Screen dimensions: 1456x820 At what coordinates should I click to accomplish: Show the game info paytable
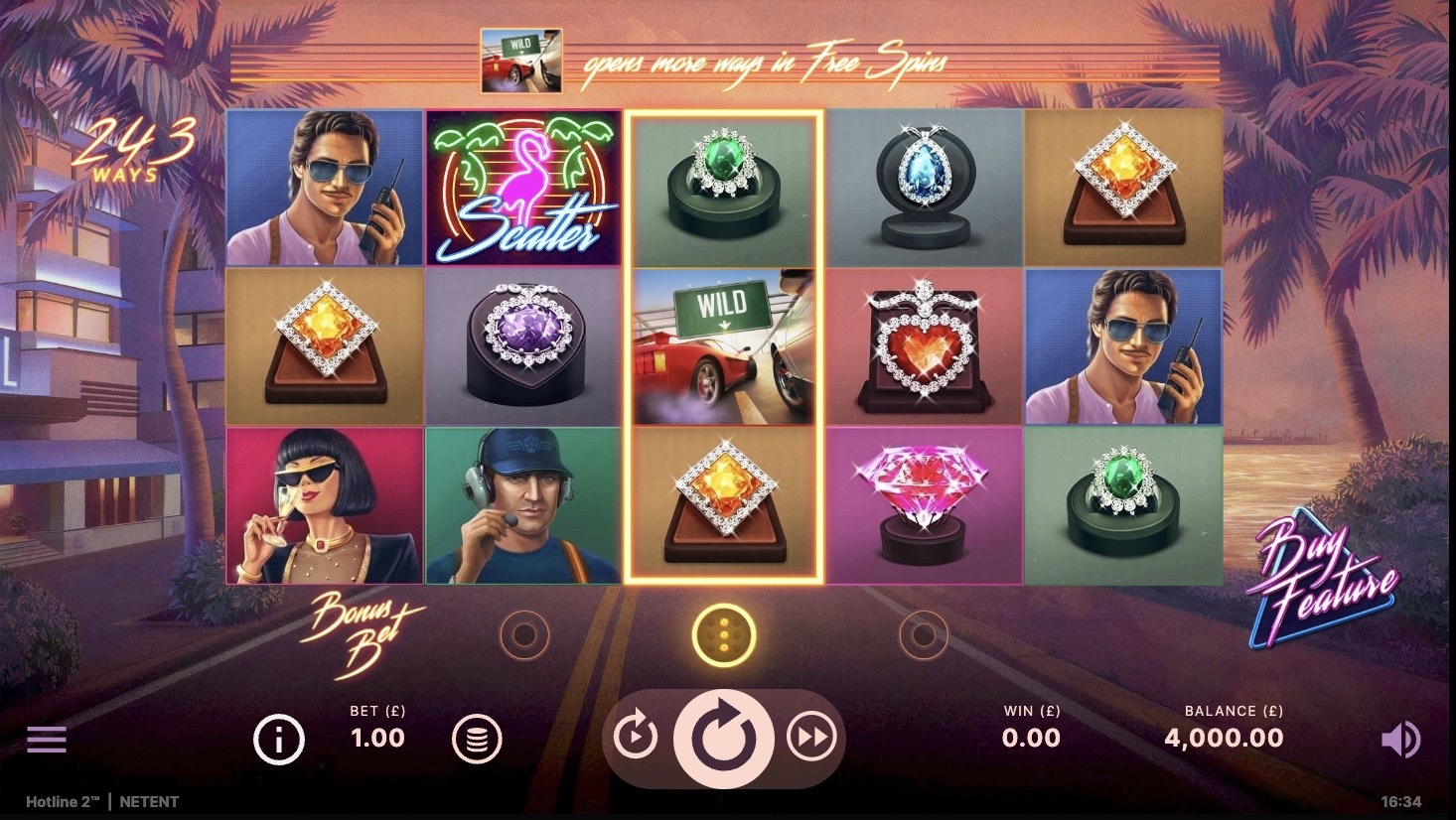[278, 740]
